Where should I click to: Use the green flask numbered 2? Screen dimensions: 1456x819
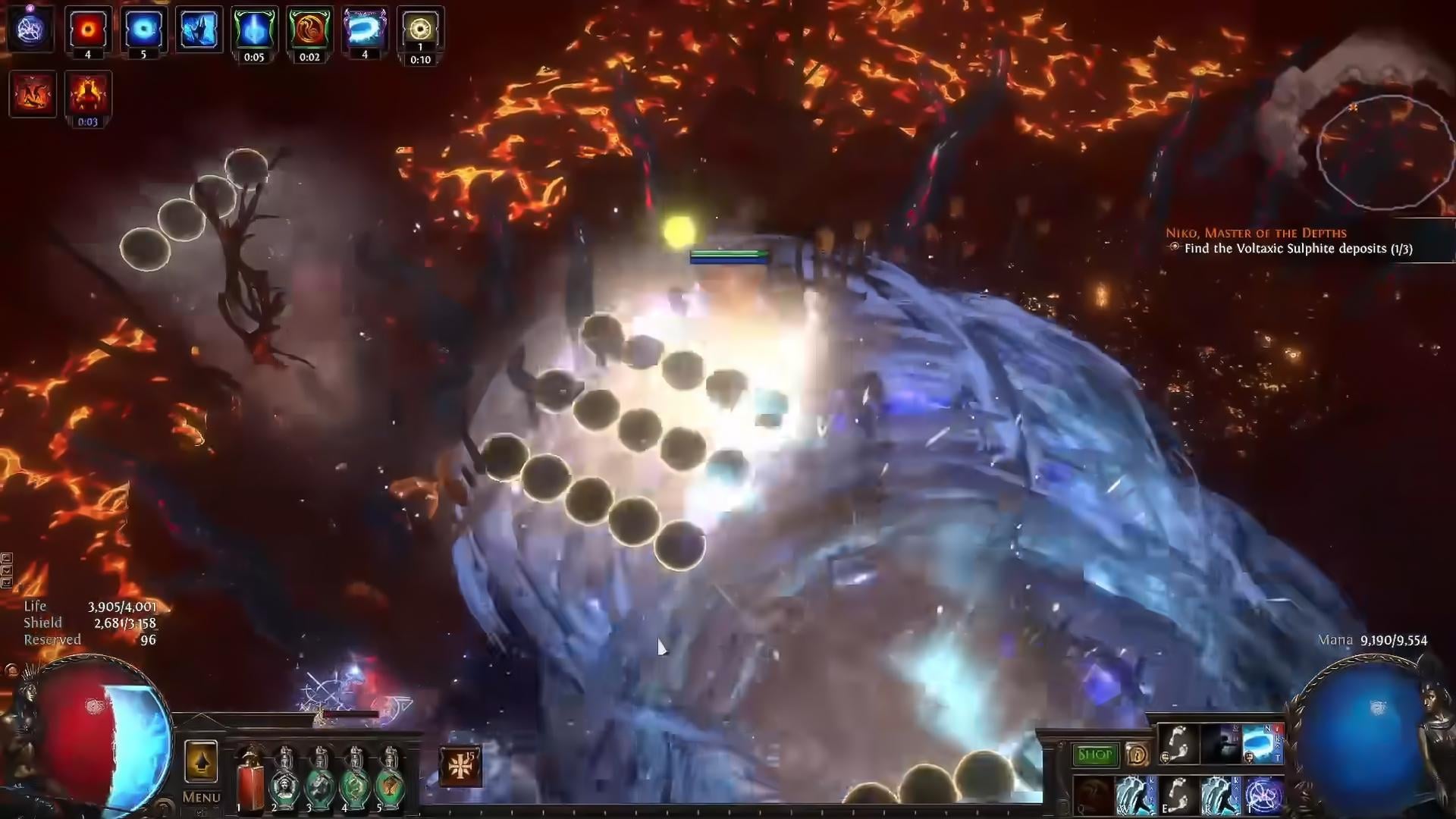coord(284,781)
